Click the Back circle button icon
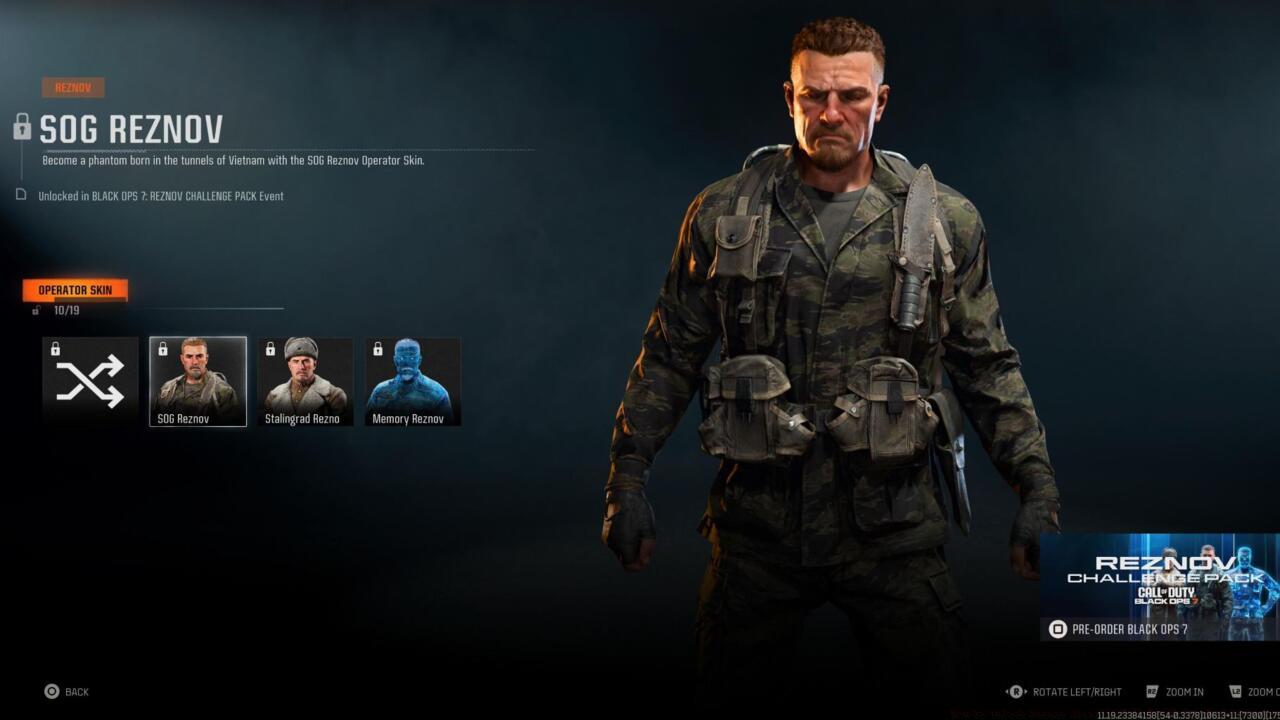The width and height of the screenshot is (1280, 720). coord(52,691)
